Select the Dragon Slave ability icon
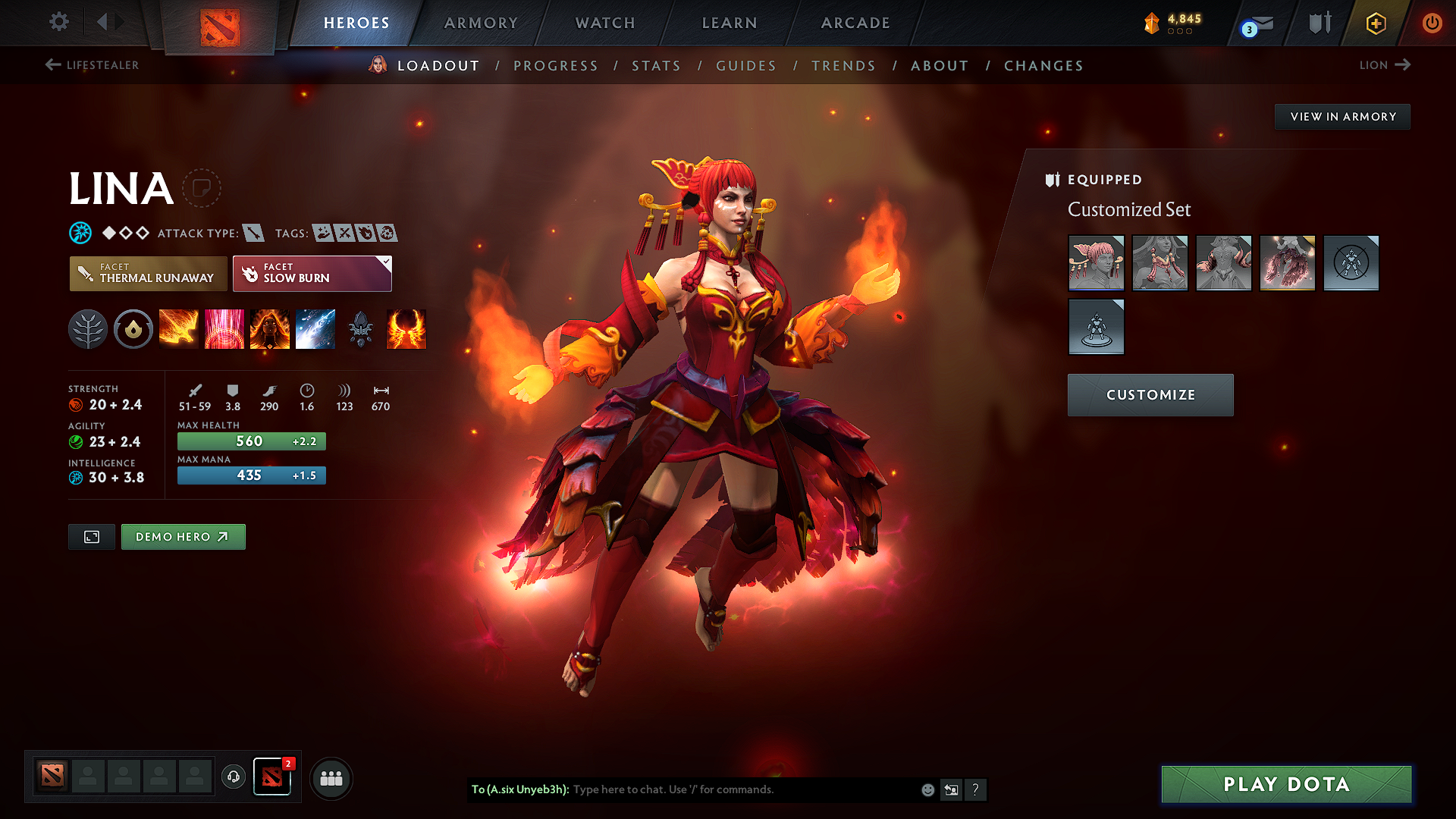1456x819 pixels. click(x=179, y=329)
